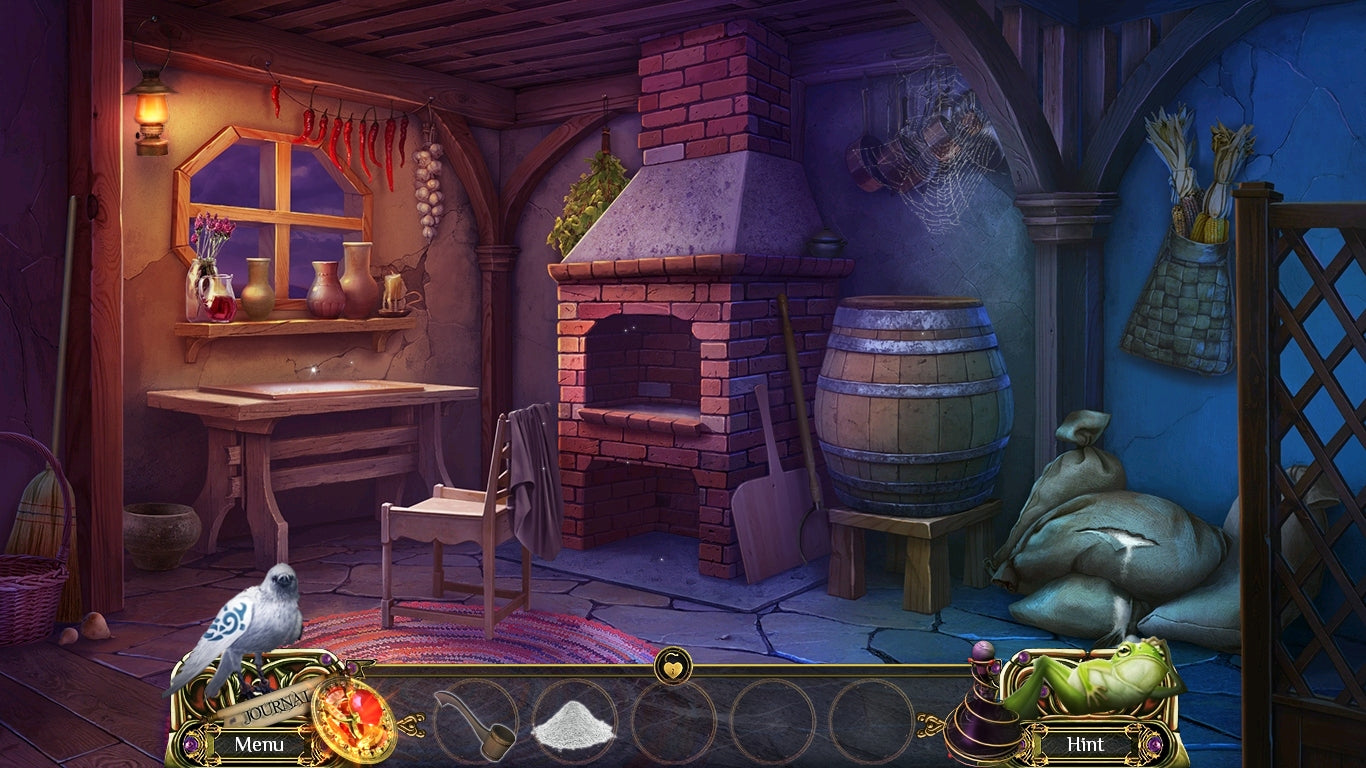The height and width of the screenshot is (768, 1366).
Task: Toggle the heart emblem atop the inventory bar
Action: [672, 664]
